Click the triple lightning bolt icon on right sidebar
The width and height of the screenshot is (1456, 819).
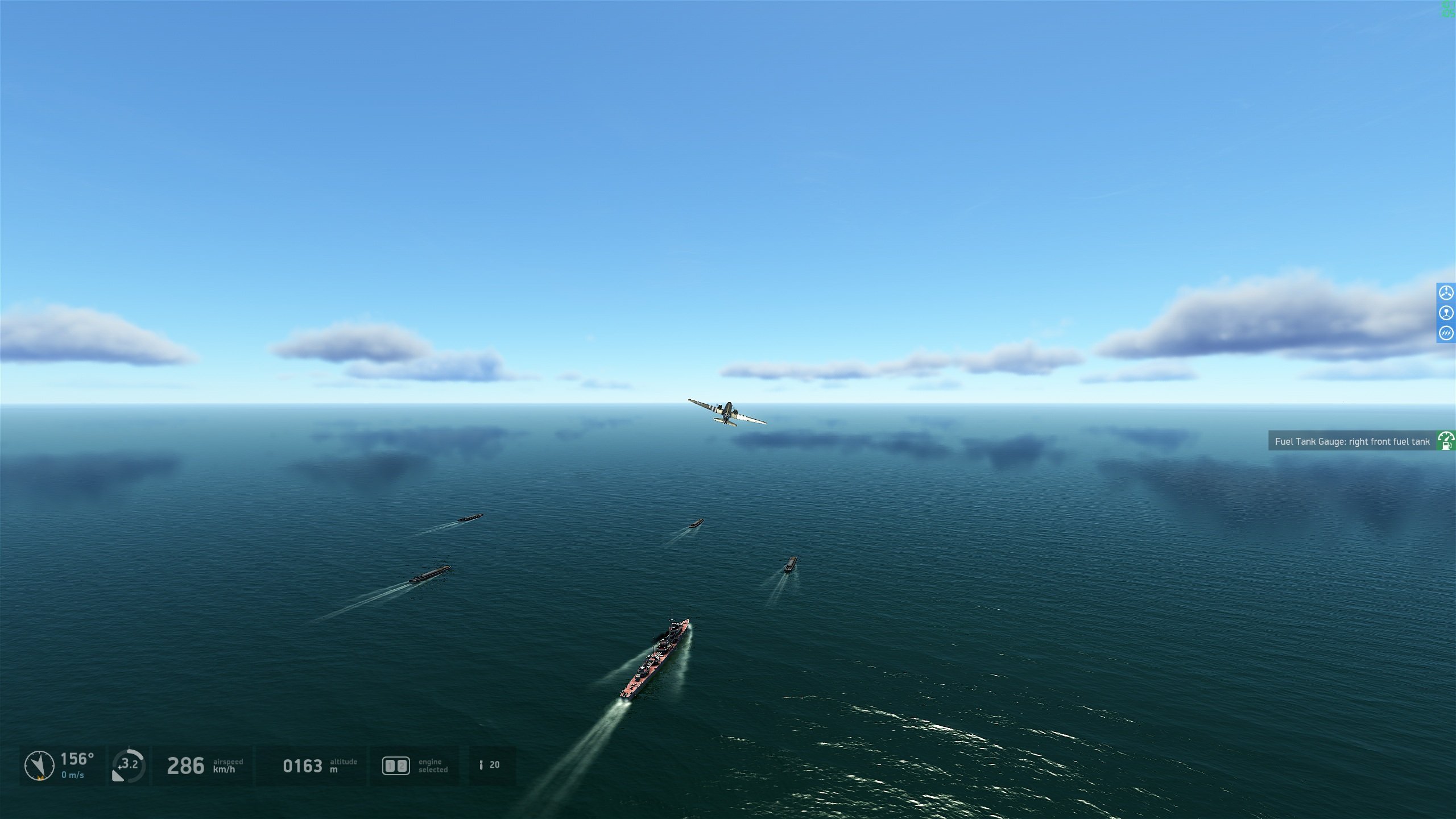[1446, 333]
